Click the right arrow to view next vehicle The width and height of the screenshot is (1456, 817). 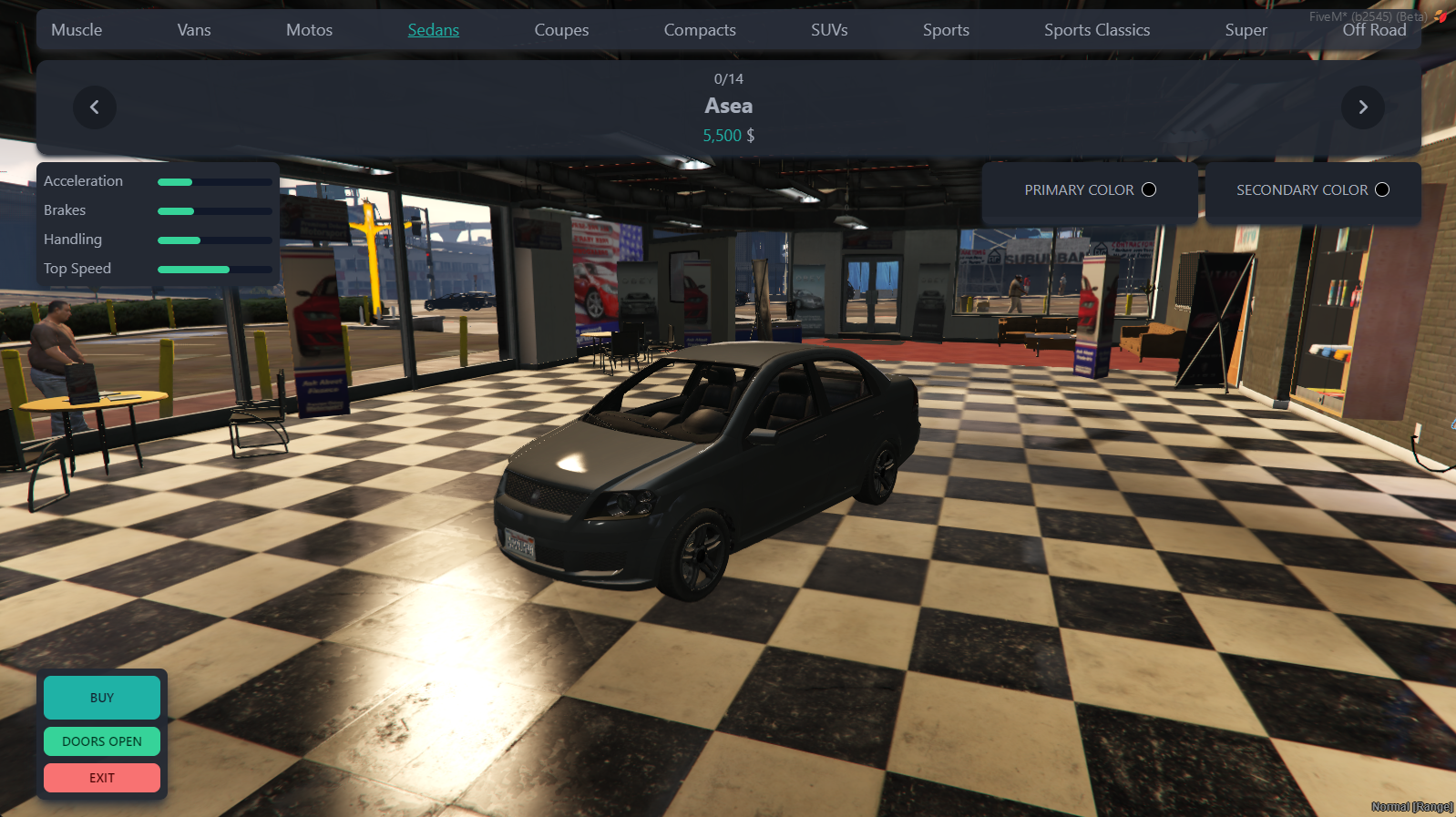pyautogui.click(x=1362, y=107)
